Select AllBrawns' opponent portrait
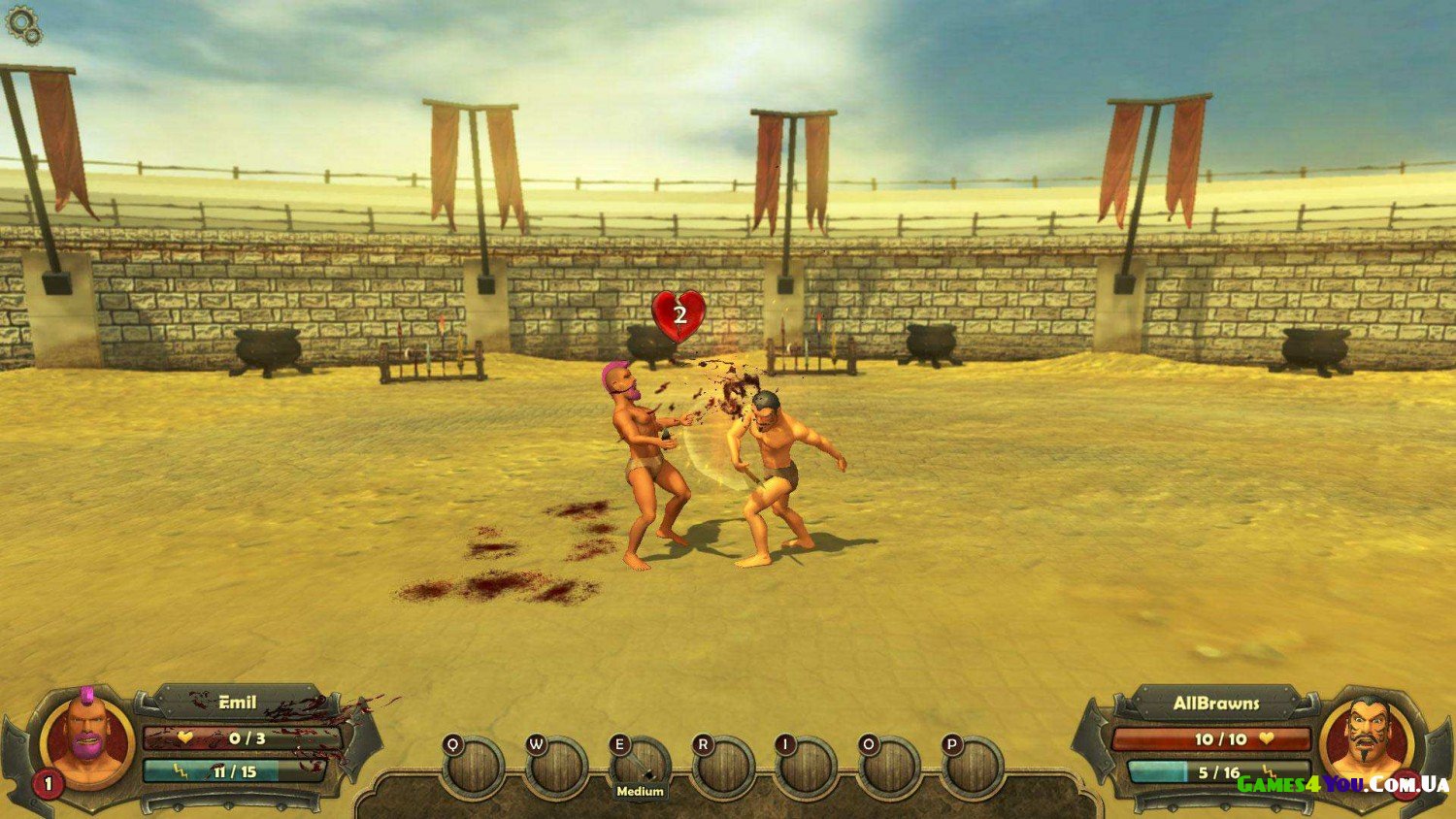 [x=1367, y=739]
